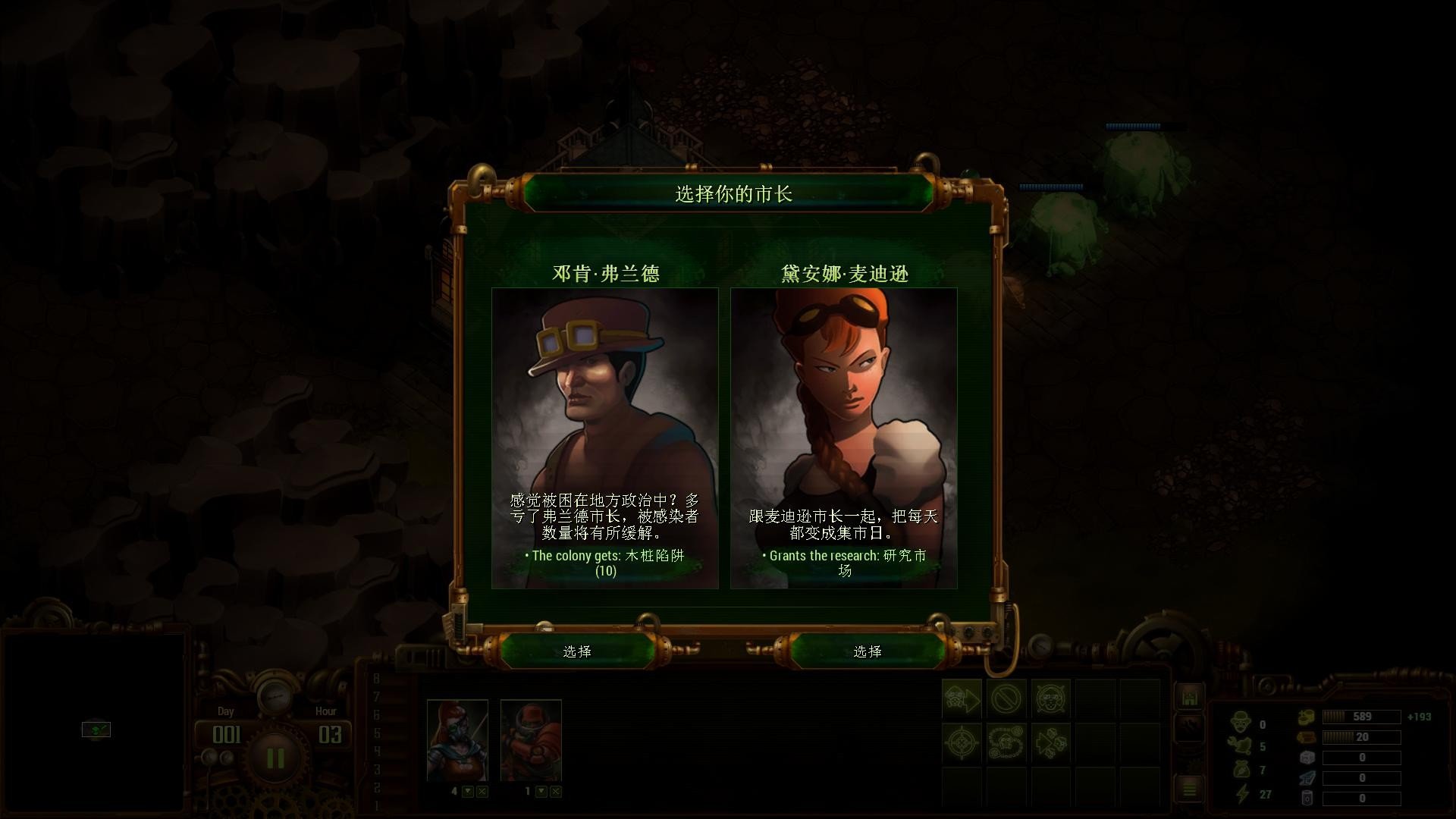Select the patrol route command icon
Image resolution: width=1456 pixels, height=819 pixels.
1007,742
